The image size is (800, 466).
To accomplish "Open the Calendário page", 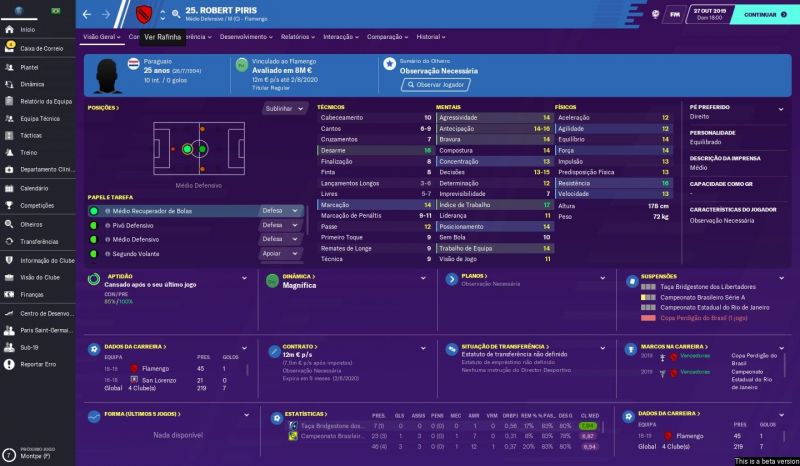I will pyautogui.click(x=34, y=188).
